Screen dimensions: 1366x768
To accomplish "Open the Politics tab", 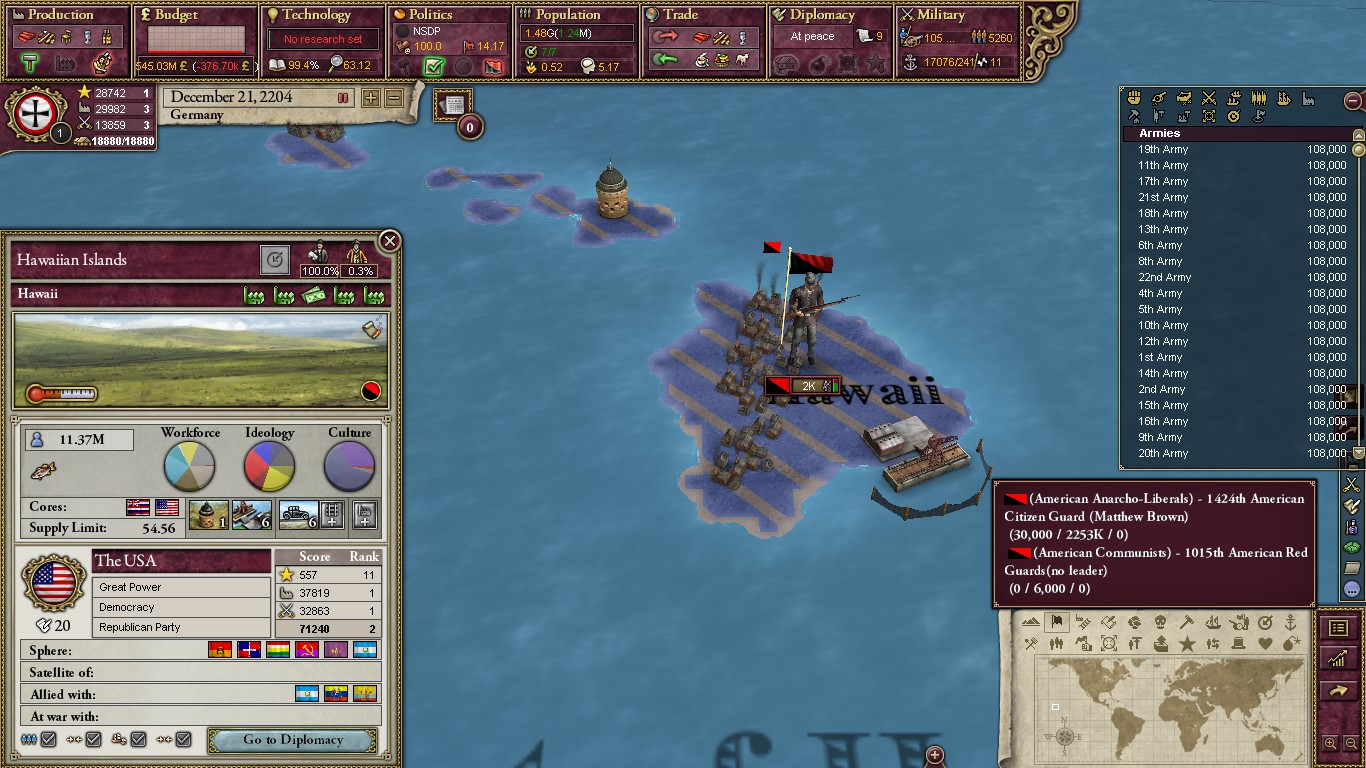I will (432, 15).
